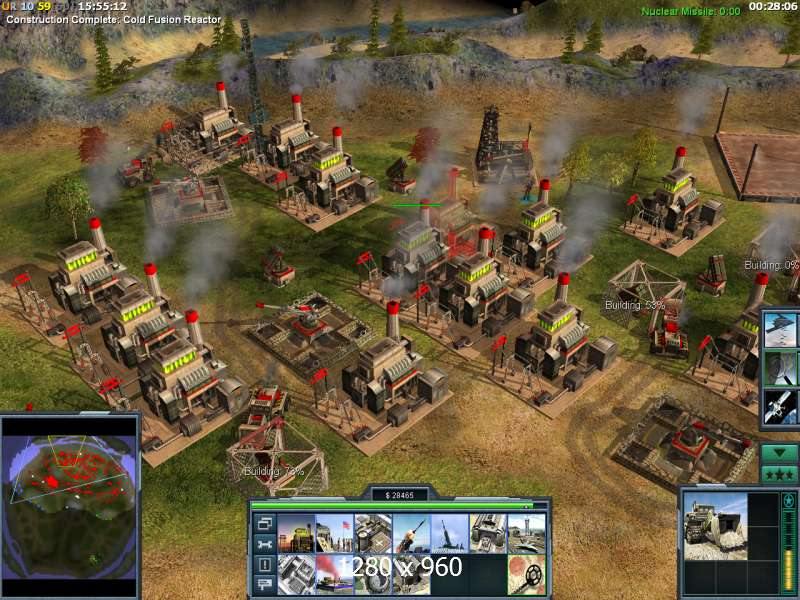800x600 pixels.
Task: Collapse shortcuts with the green down arrow
Action: pos(779,452)
